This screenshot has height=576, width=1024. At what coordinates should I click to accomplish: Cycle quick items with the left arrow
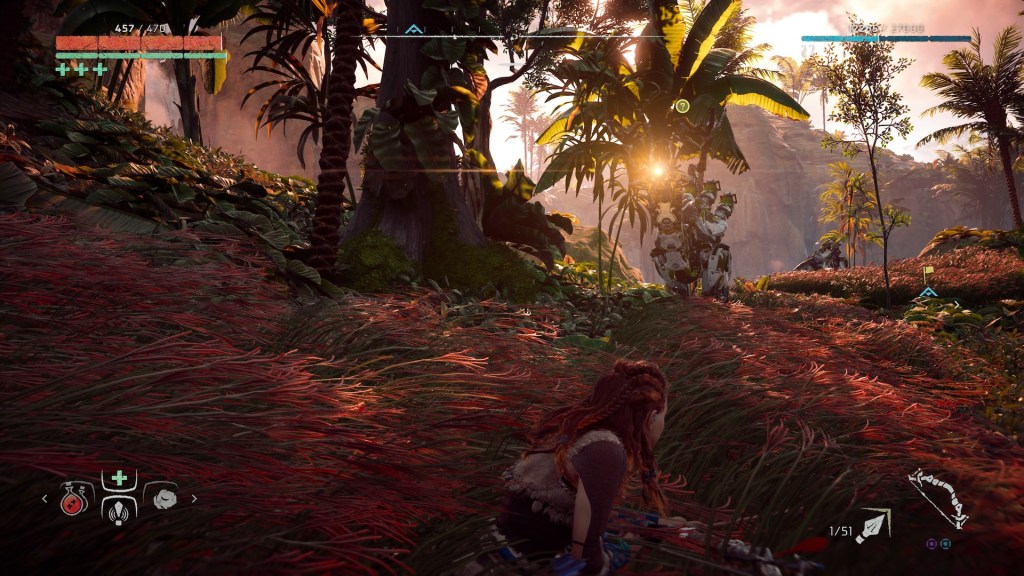(44, 498)
